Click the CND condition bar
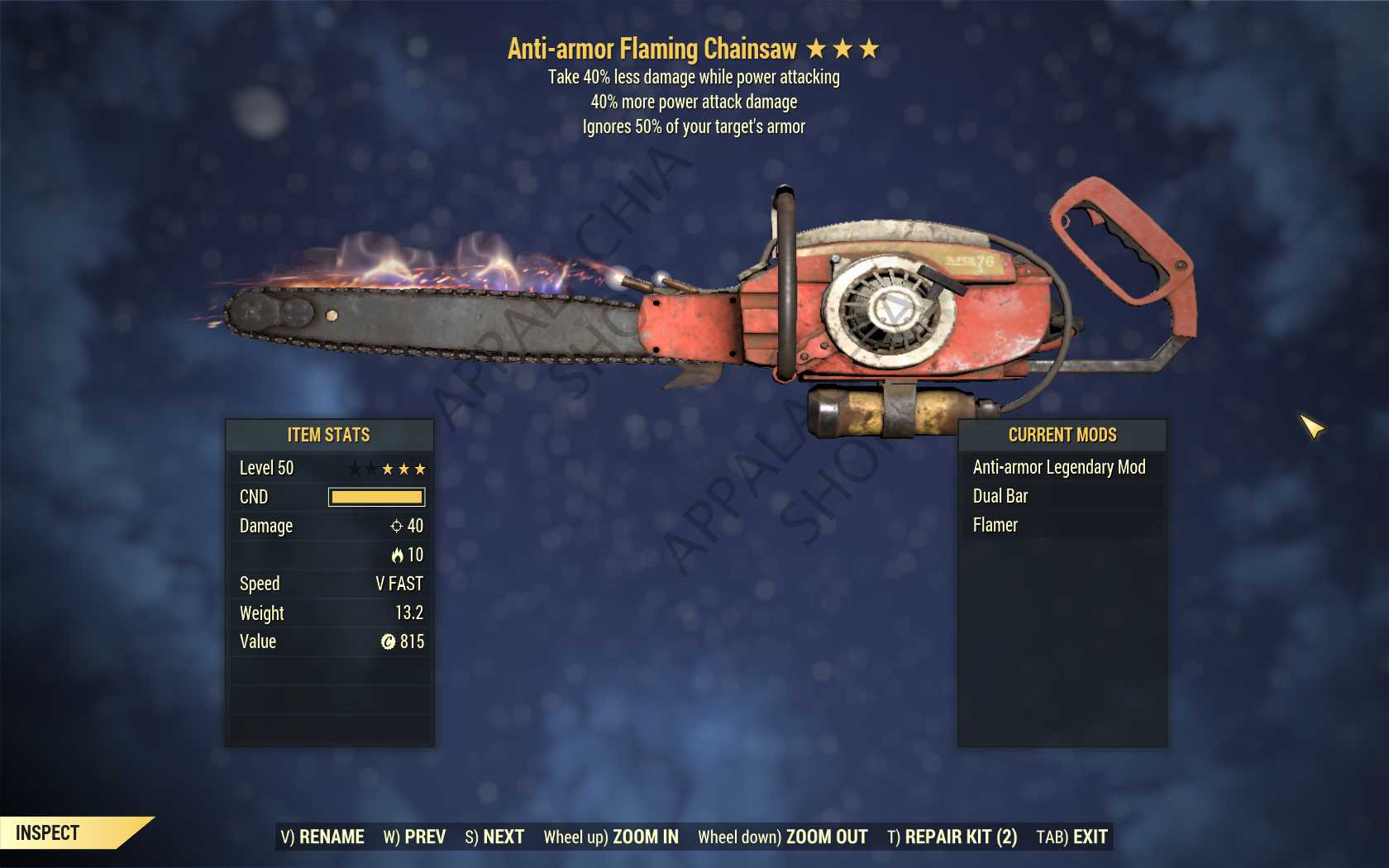This screenshot has width=1389, height=868. click(x=376, y=497)
